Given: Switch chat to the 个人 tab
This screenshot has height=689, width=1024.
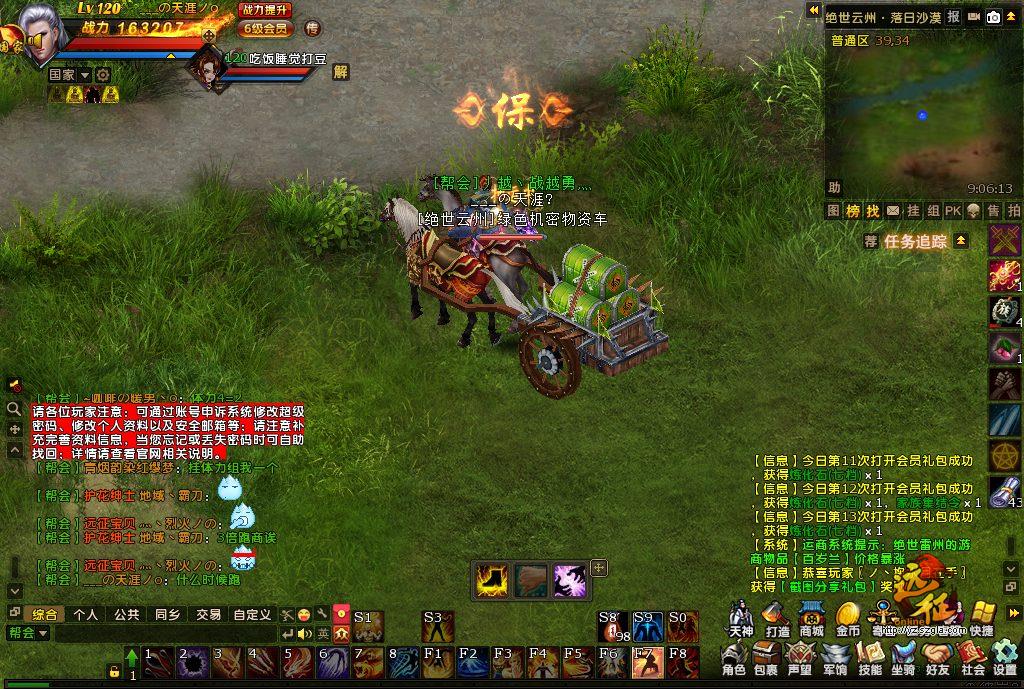Looking at the screenshot, I should coord(86,614).
